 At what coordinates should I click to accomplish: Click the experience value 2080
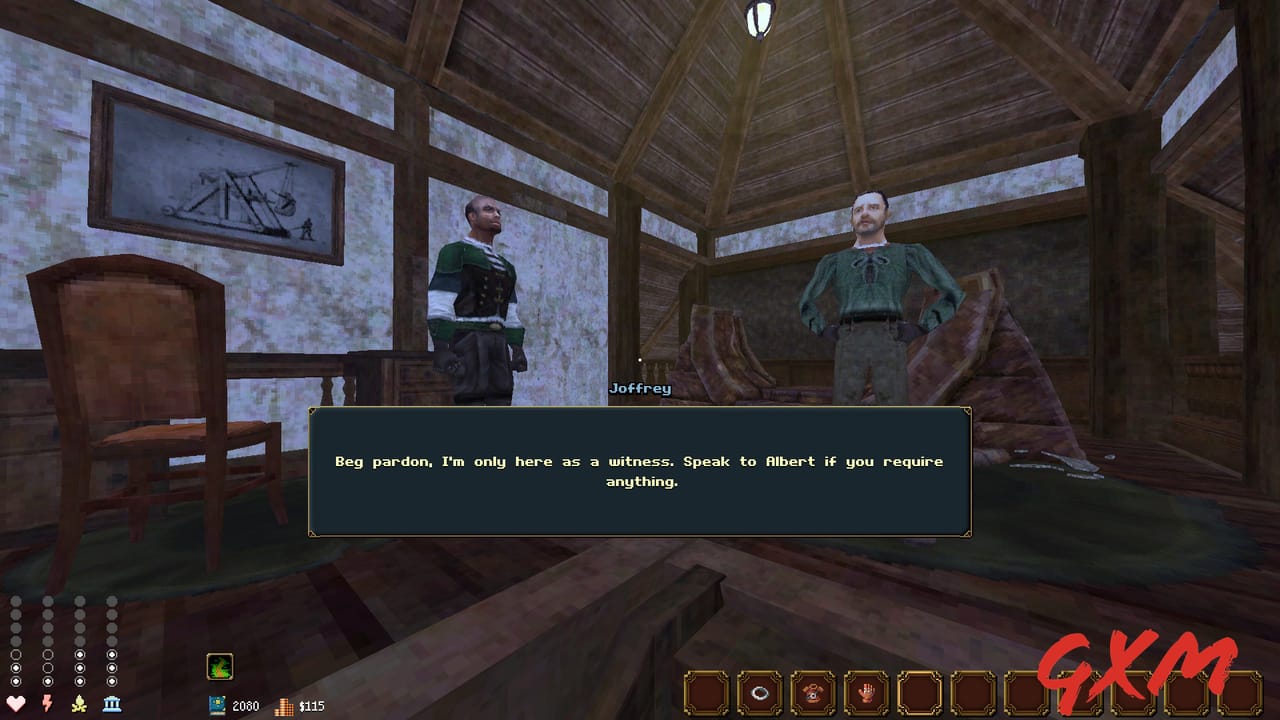point(245,705)
